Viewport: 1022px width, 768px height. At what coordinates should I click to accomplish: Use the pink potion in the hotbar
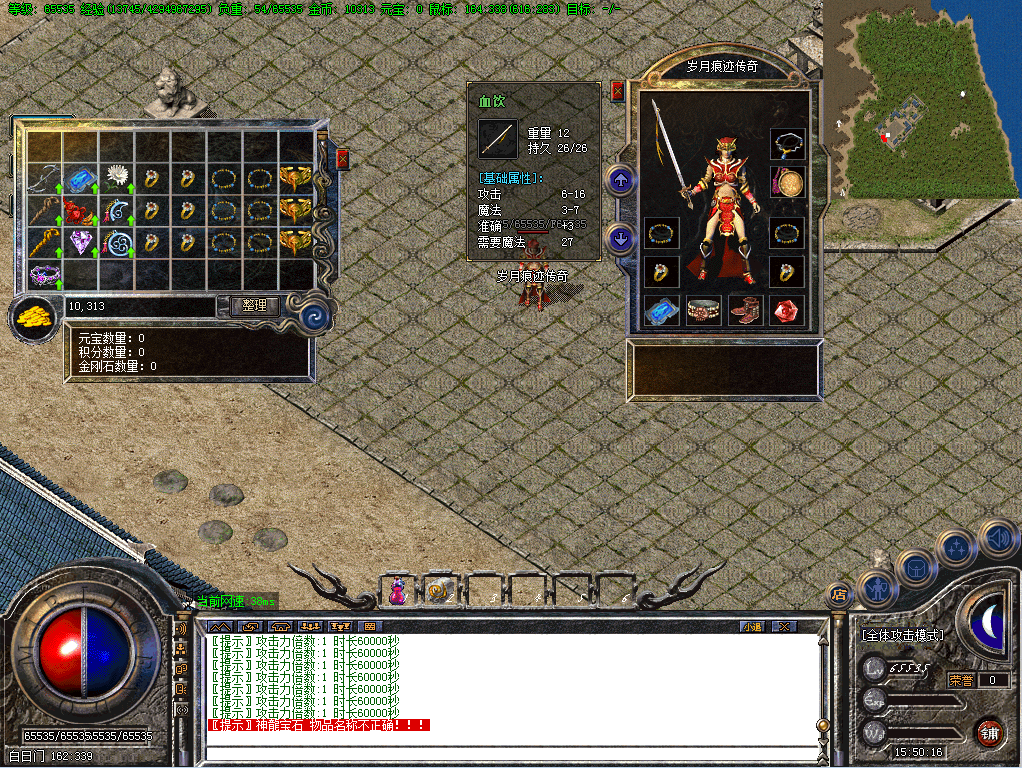coord(397,591)
